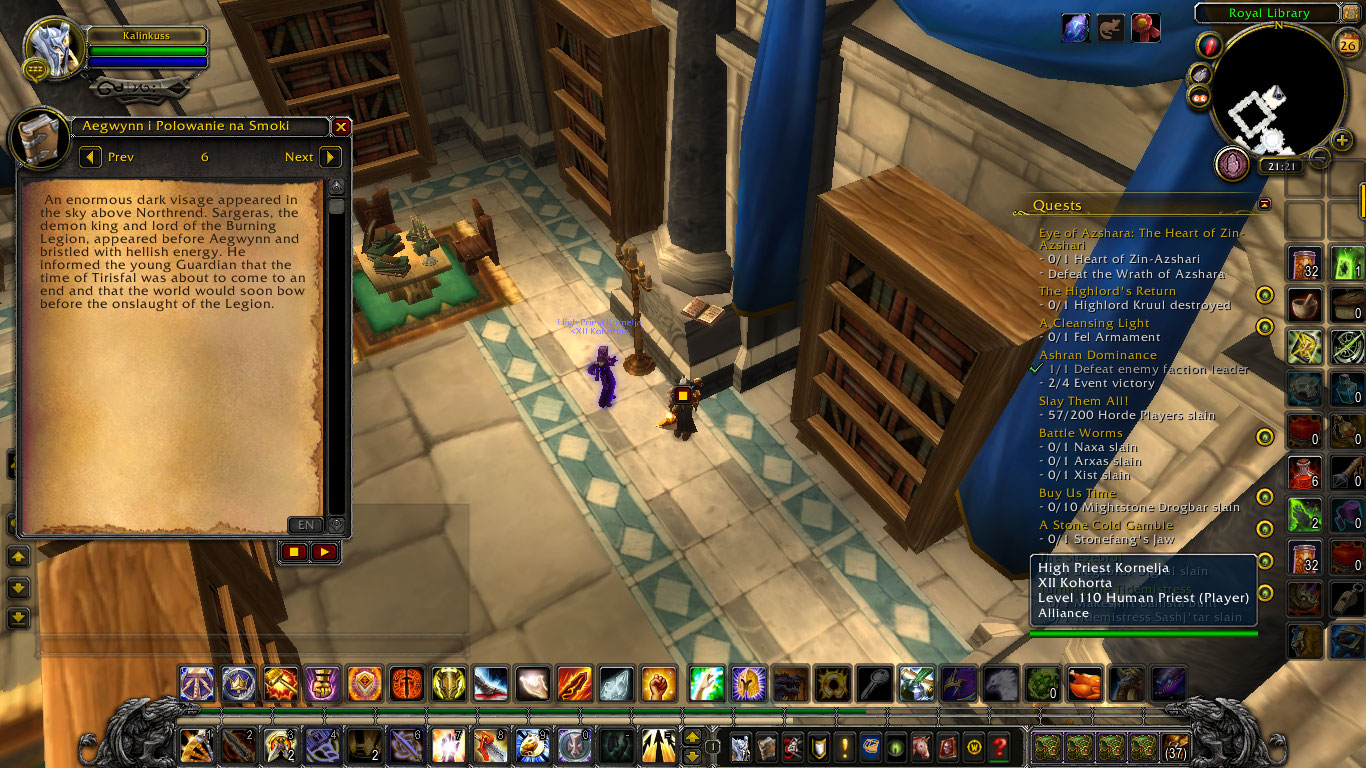
Task: Click the item icon showing 32 charges in the bag bar
Action: pos(1303,263)
